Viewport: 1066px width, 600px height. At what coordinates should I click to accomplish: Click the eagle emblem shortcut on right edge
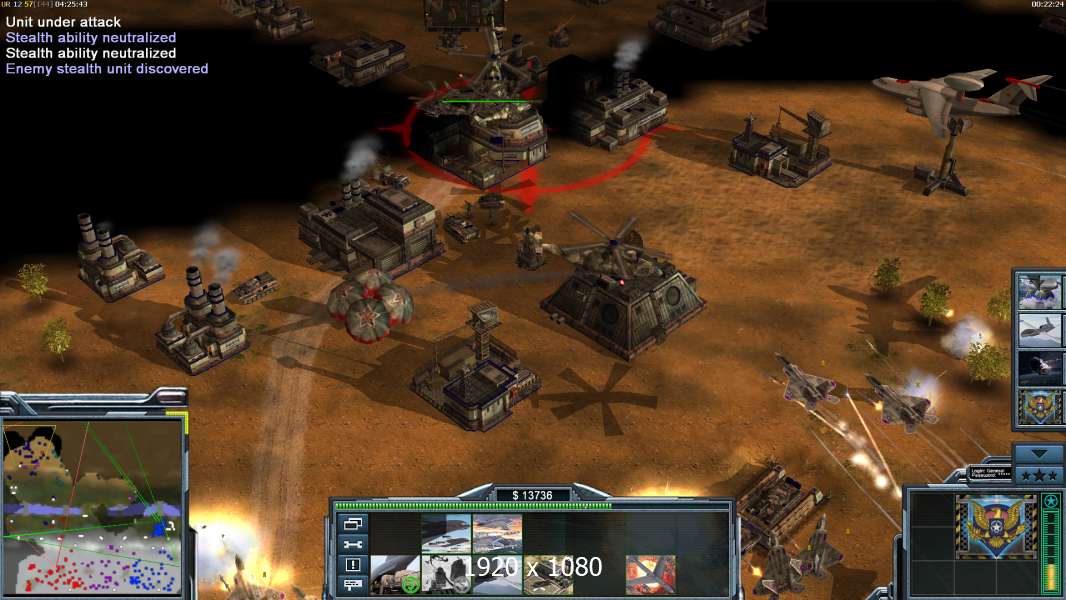1039,406
